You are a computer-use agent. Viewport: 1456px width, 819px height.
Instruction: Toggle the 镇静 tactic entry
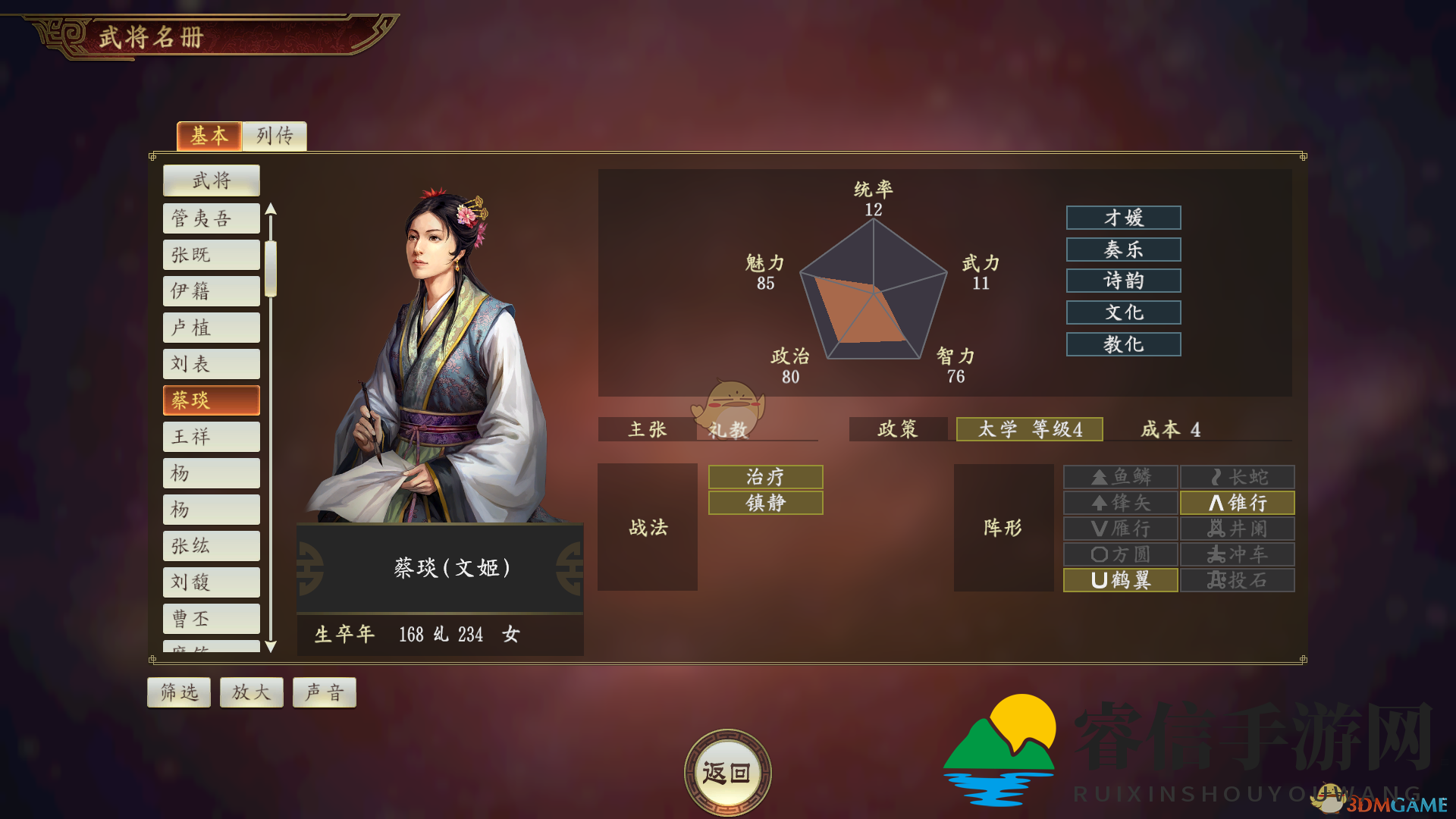point(764,502)
